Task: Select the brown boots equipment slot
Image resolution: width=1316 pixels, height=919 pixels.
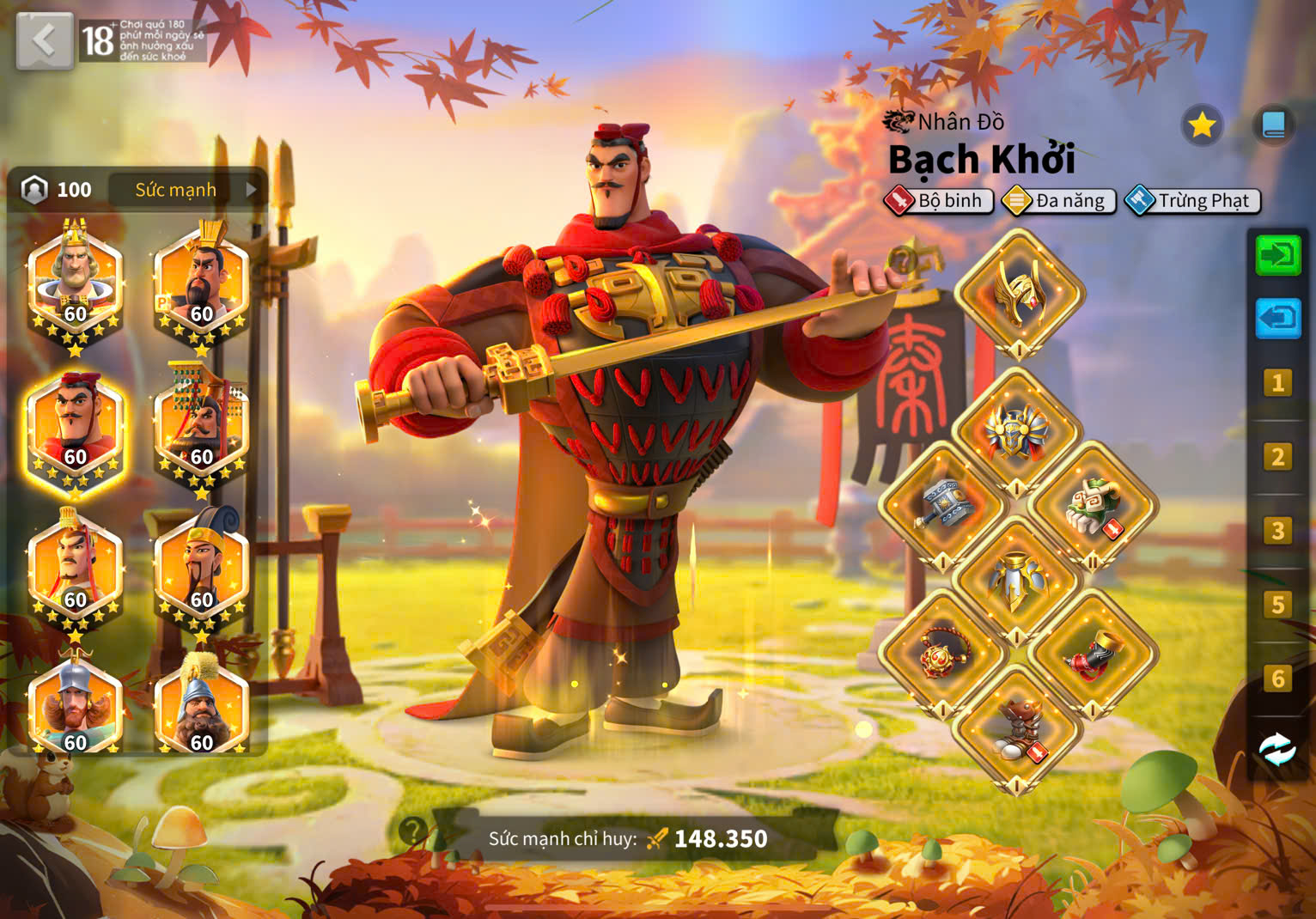Action: click(x=1019, y=728)
